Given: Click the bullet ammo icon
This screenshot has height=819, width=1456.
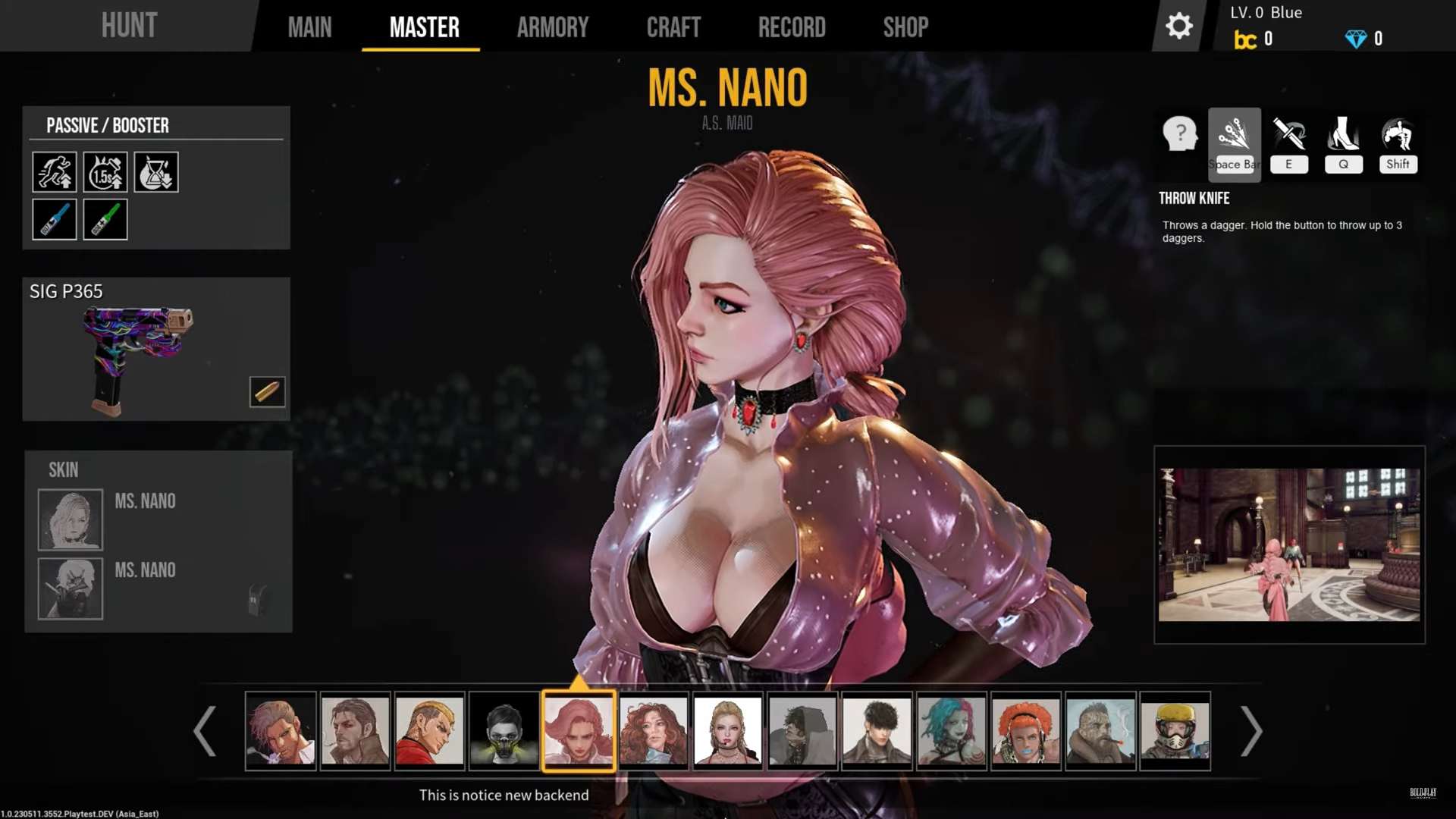Looking at the screenshot, I should 267,391.
